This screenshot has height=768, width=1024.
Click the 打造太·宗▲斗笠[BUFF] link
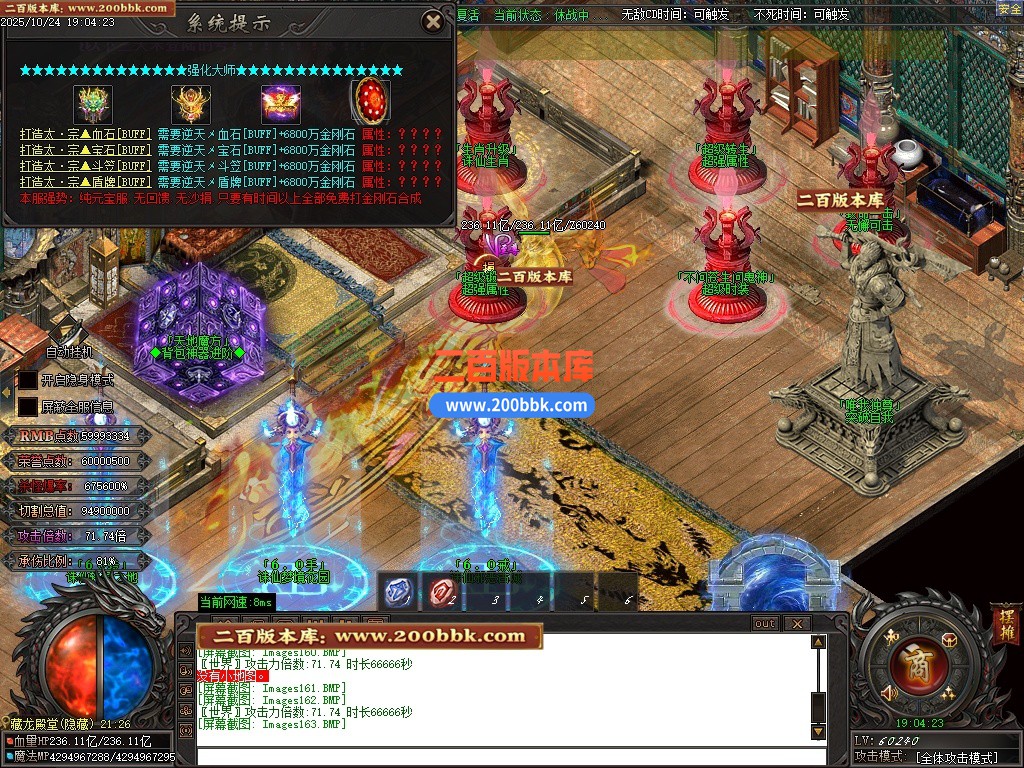[x=85, y=166]
